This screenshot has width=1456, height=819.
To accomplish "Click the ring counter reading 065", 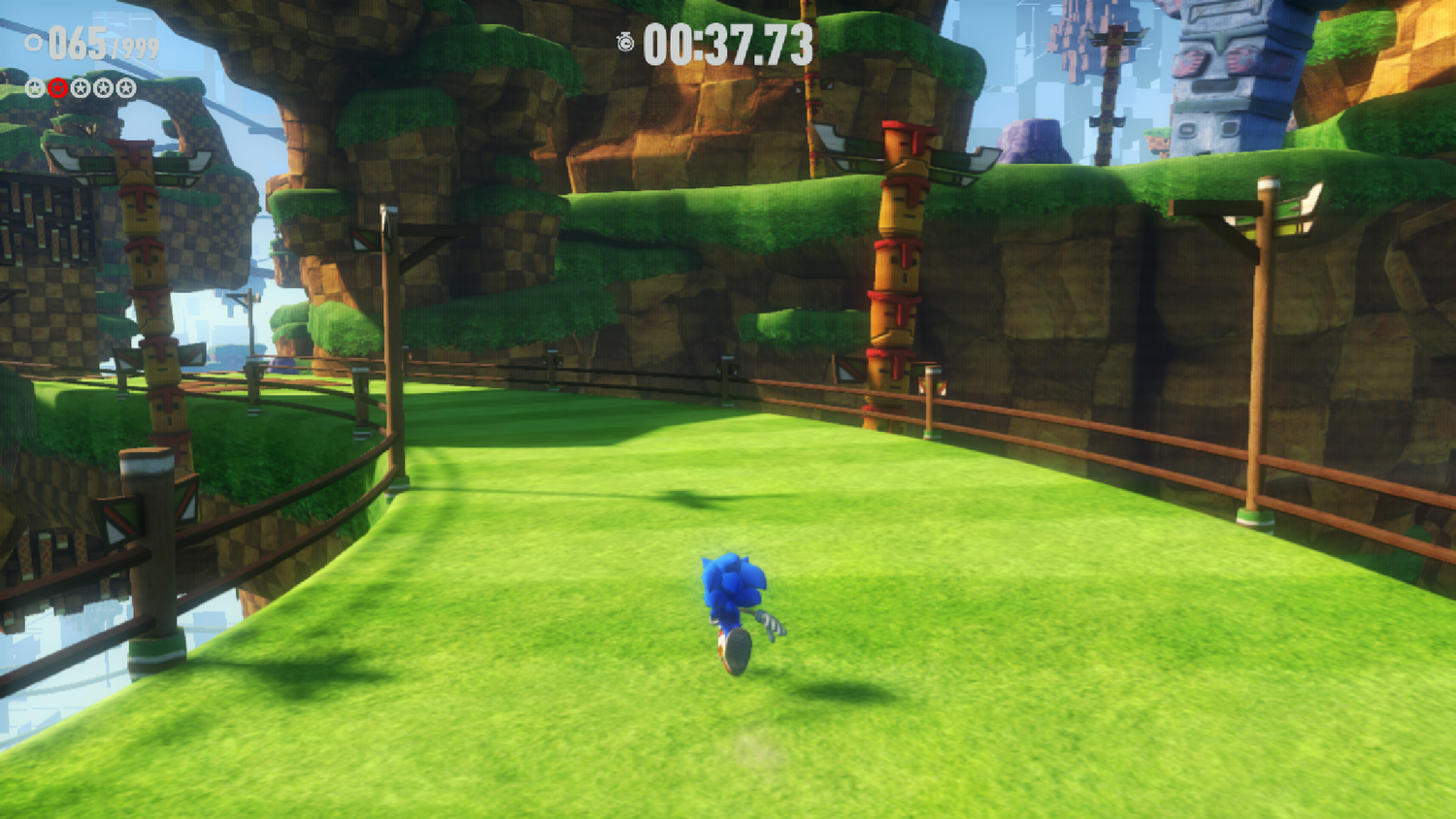I will 78,42.
